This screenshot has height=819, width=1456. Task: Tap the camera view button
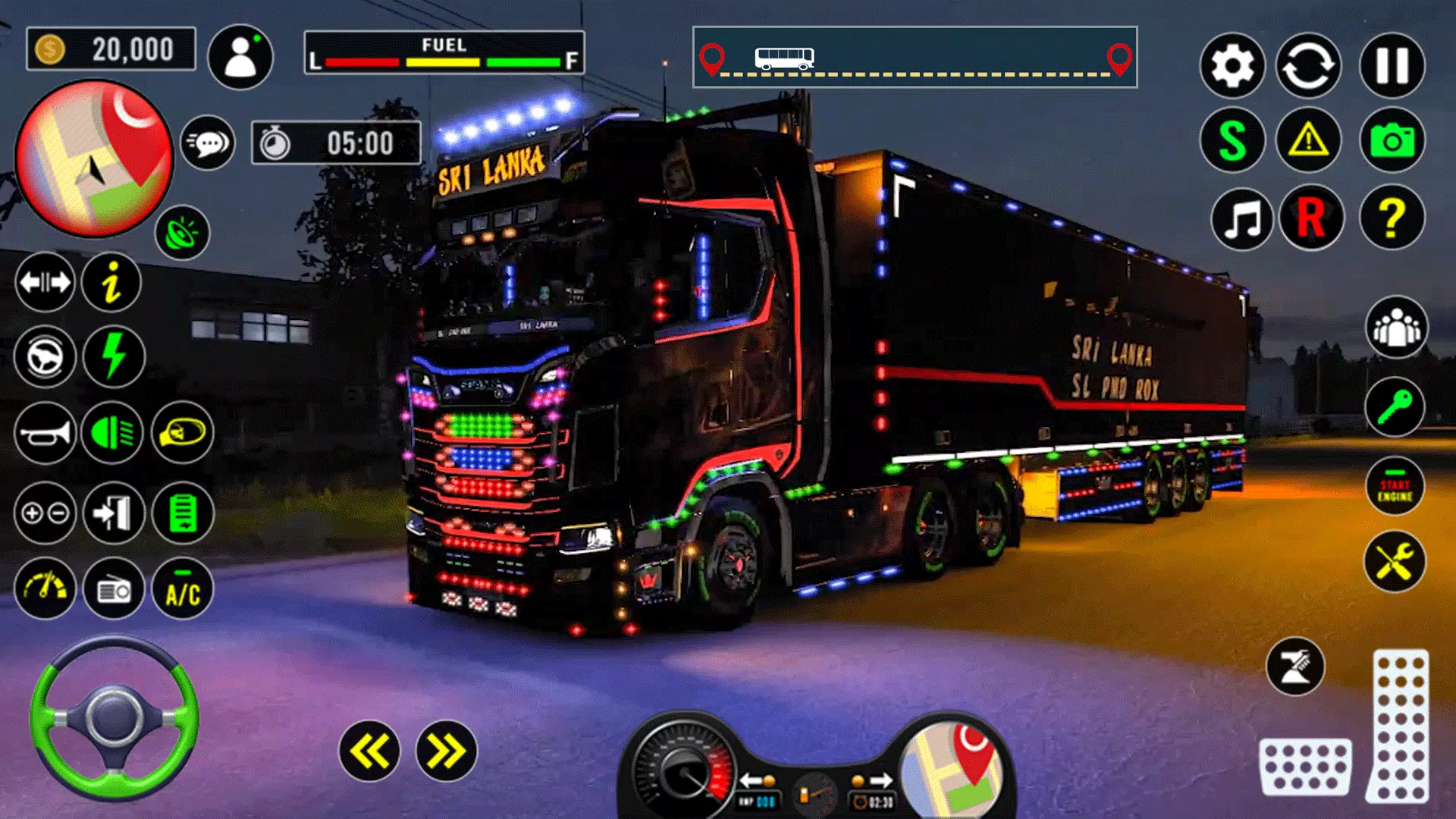pyautogui.click(x=1392, y=141)
